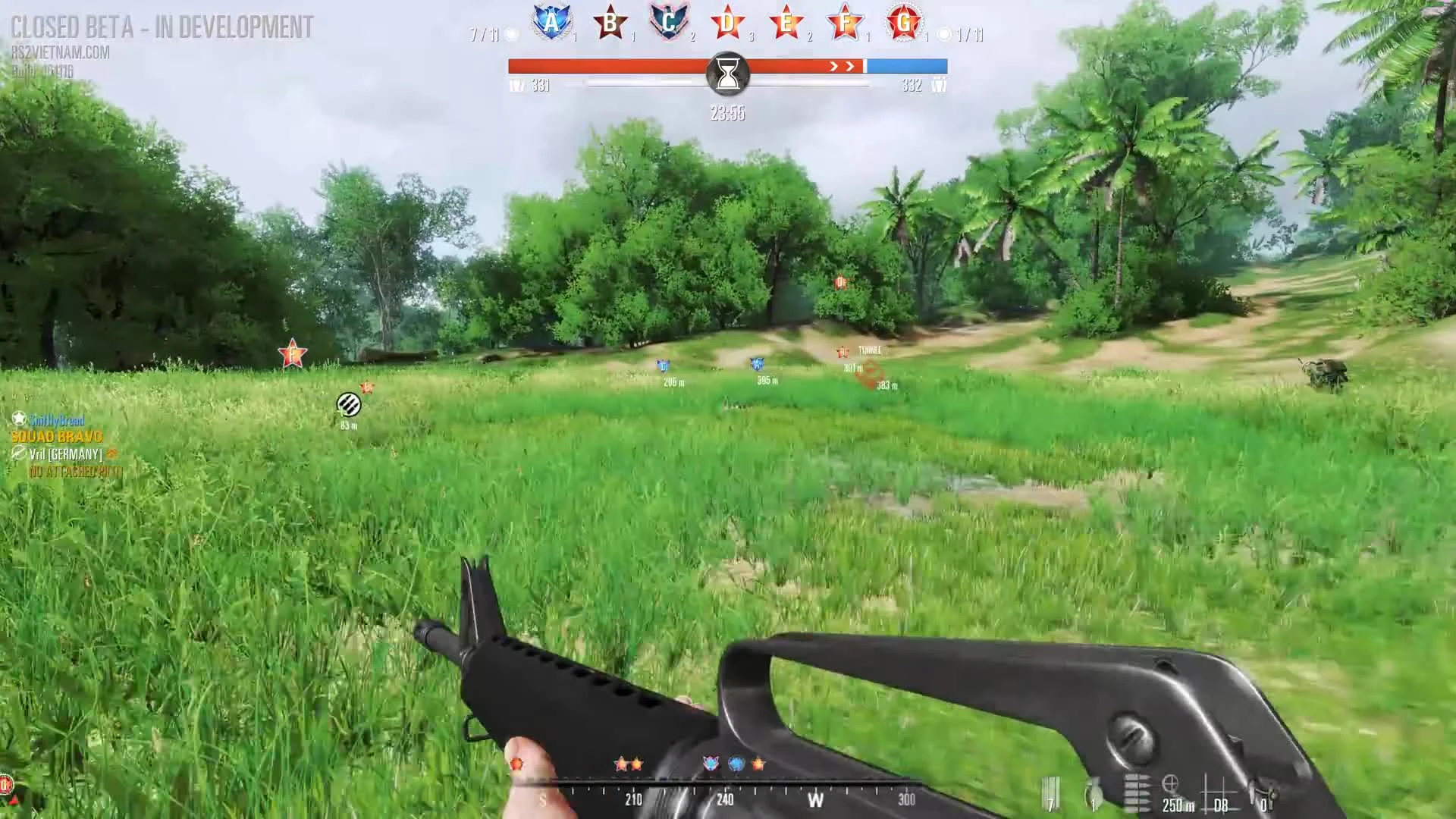
Task: Click the NO ATTACHED PILOT text
Action: [x=76, y=471]
